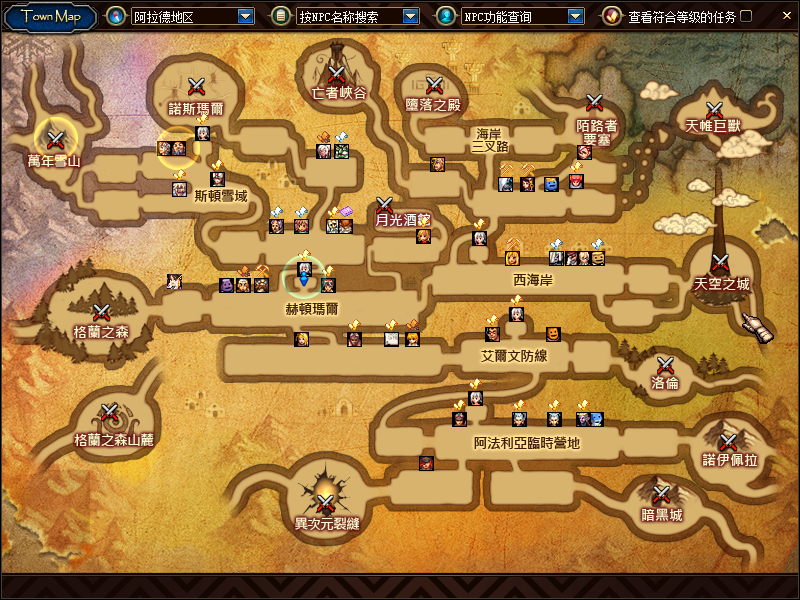Viewport: 800px width, 600px height.
Task: Select the 天帷巨獸 marker
Action: tap(714, 108)
